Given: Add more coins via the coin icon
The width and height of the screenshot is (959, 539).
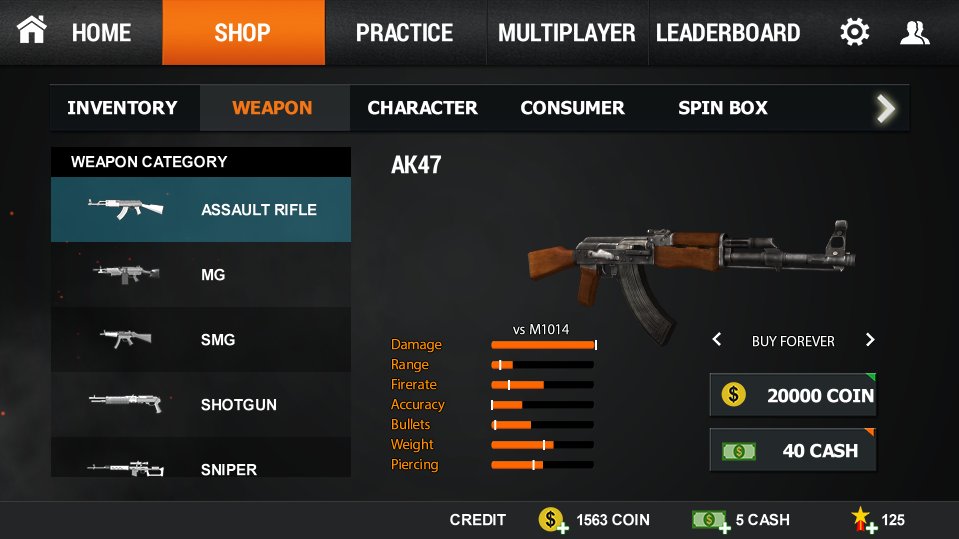Looking at the screenshot, I should coord(553,520).
